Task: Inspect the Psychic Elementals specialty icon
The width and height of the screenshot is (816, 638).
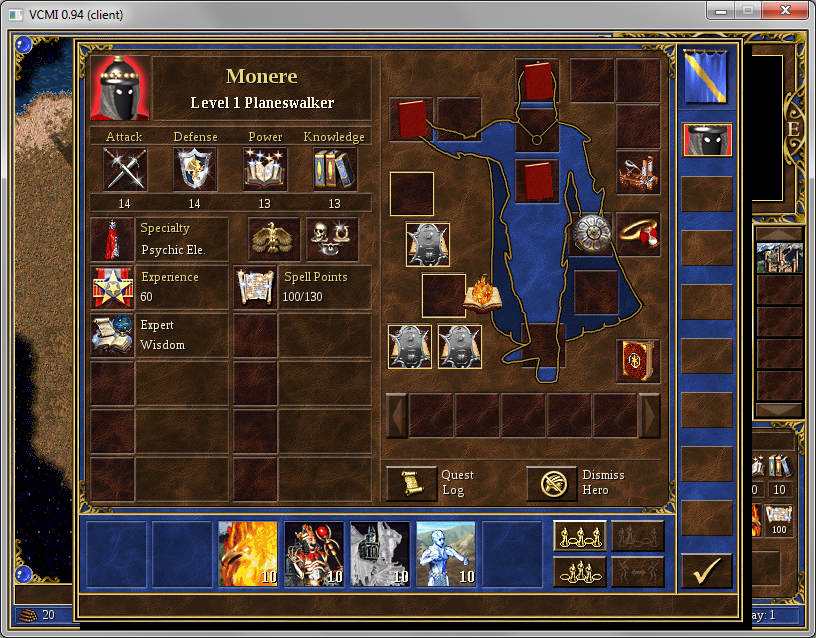Action: pos(111,239)
